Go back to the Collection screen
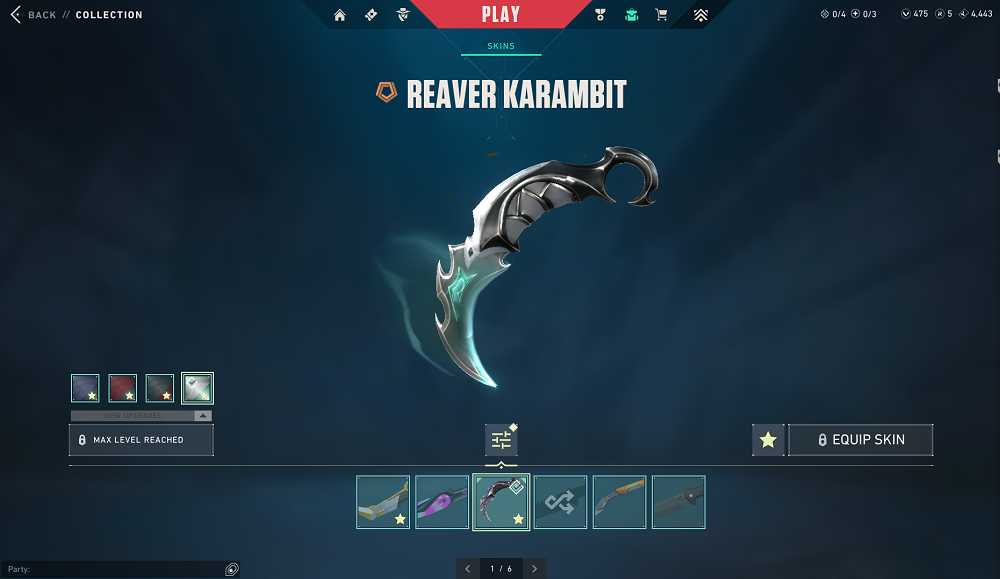Image resolution: width=1000 pixels, height=579 pixels. pos(40,15)
